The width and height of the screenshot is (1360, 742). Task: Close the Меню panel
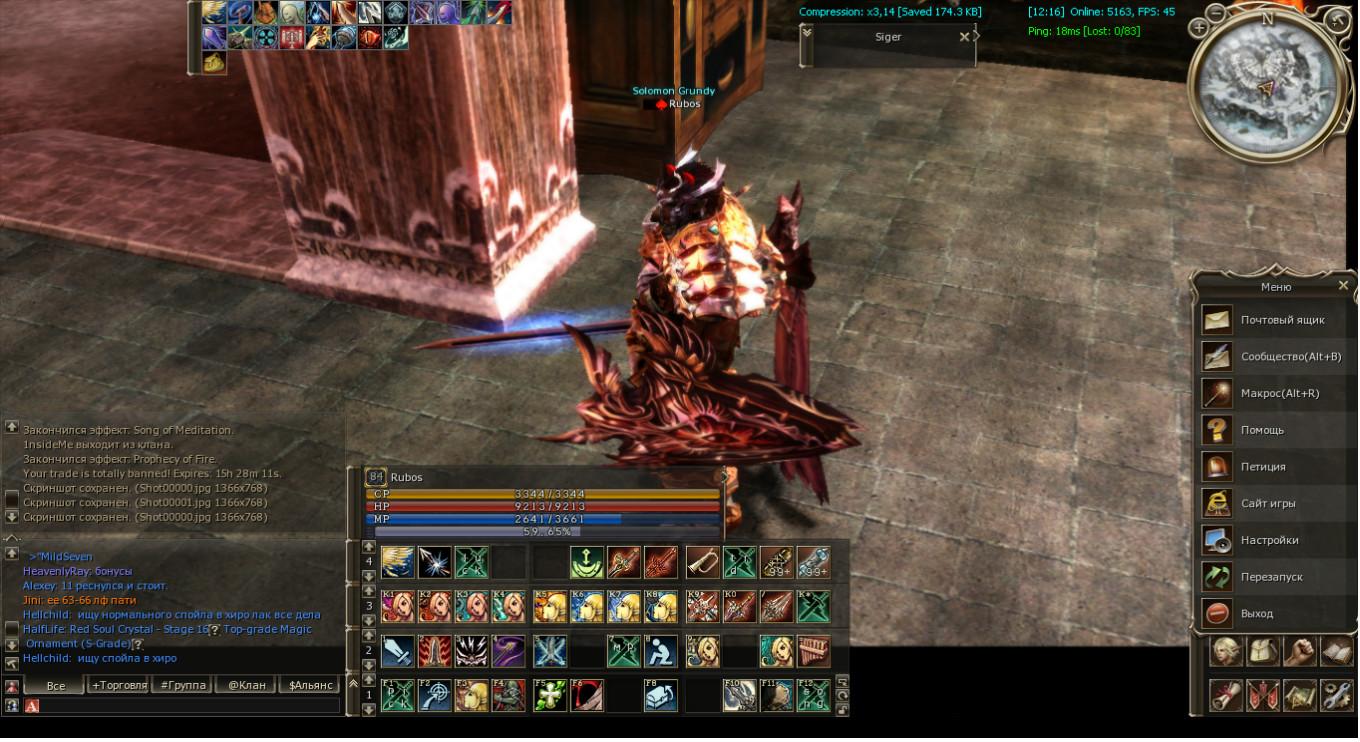click(1343, 286)
